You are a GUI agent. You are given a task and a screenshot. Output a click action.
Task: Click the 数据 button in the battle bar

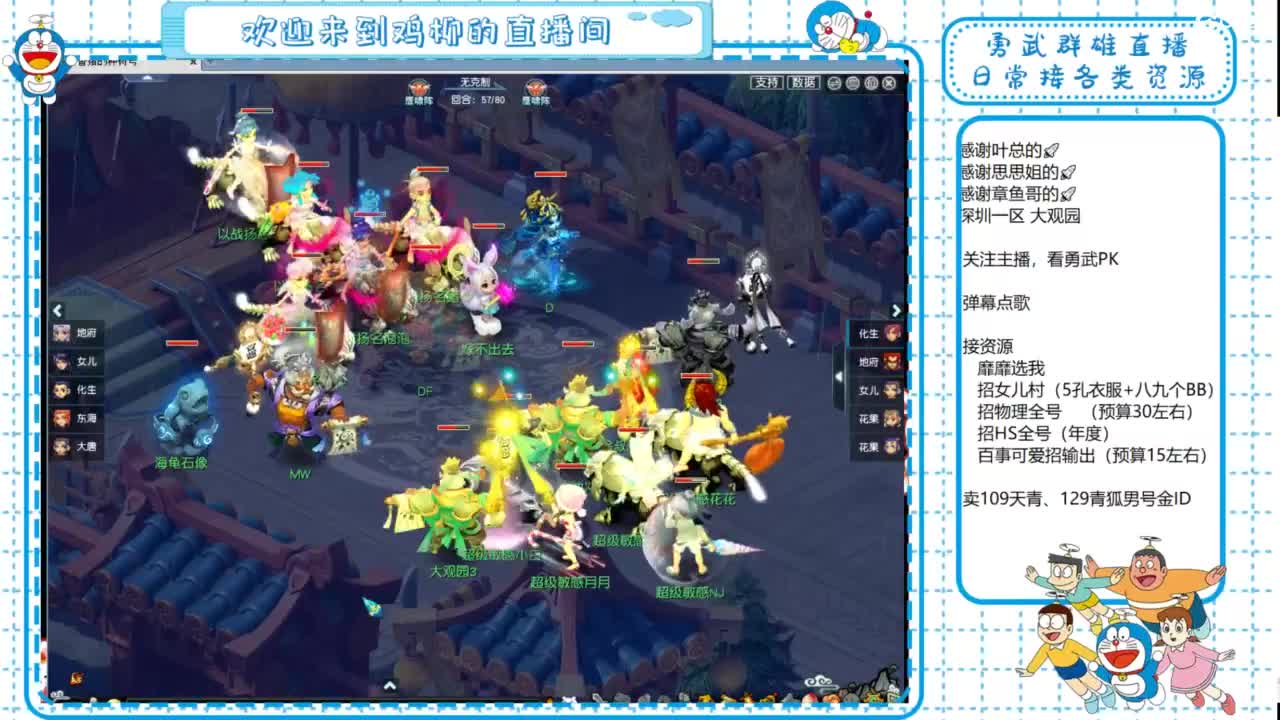click(x=802, y=82)
